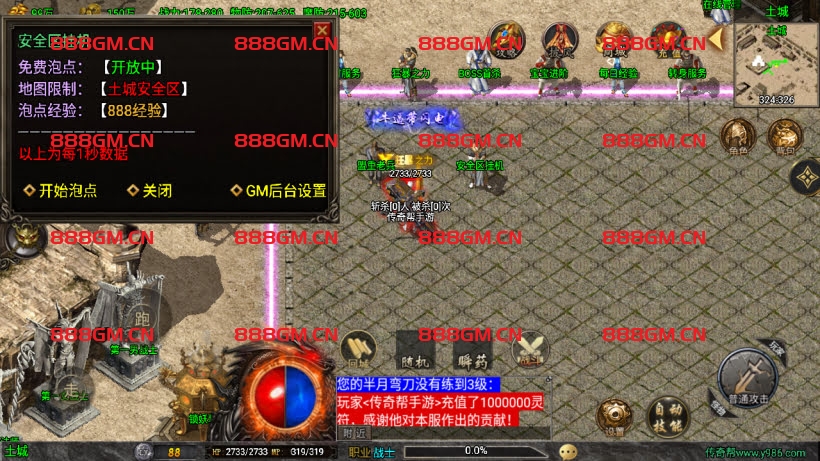Viewport: 820px width, 461px height.
Task: Open the 背包 backpack
Action: point(783,136)
